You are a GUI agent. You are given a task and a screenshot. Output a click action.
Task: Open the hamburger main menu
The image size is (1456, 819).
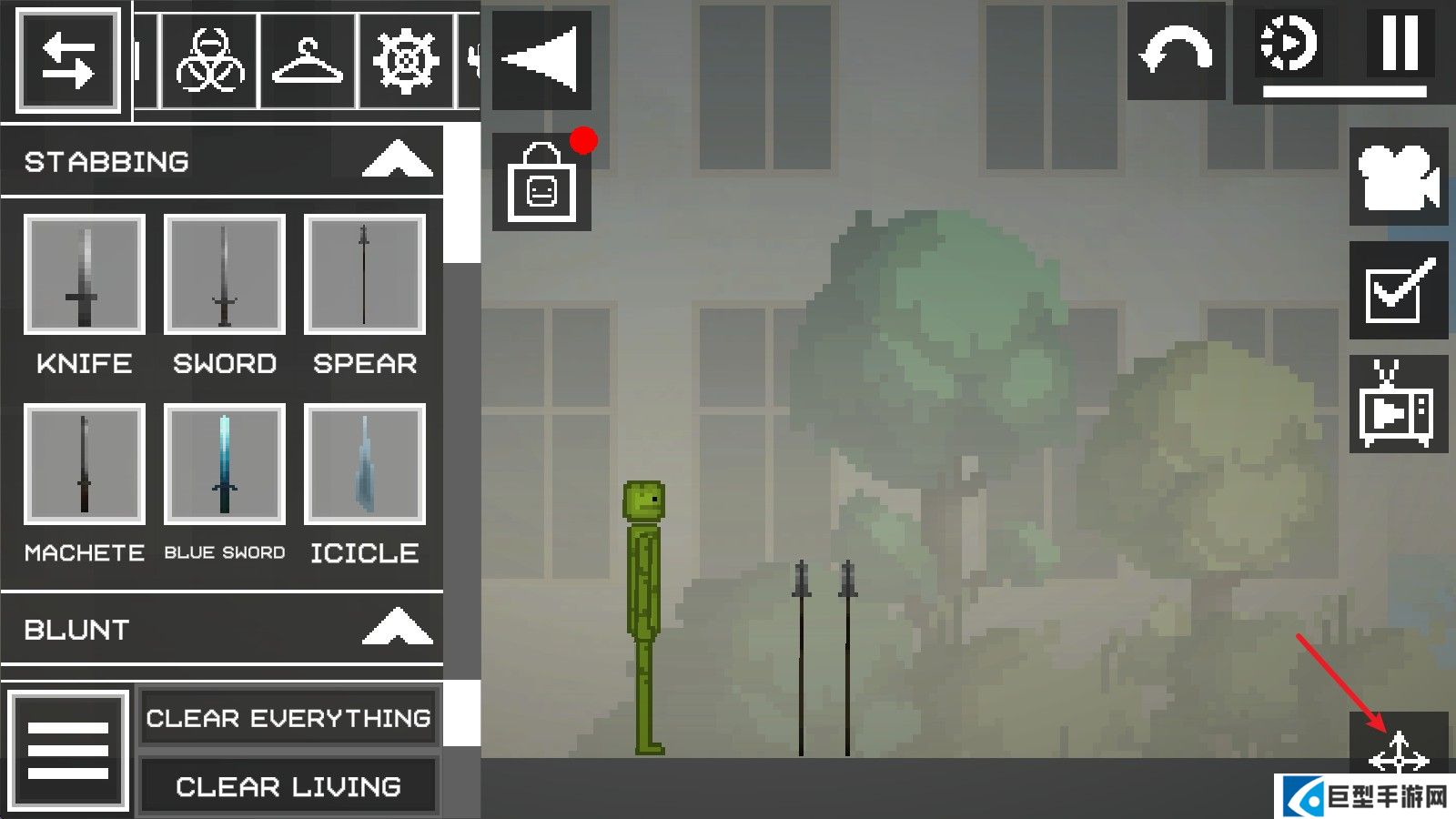click(68, 750)
